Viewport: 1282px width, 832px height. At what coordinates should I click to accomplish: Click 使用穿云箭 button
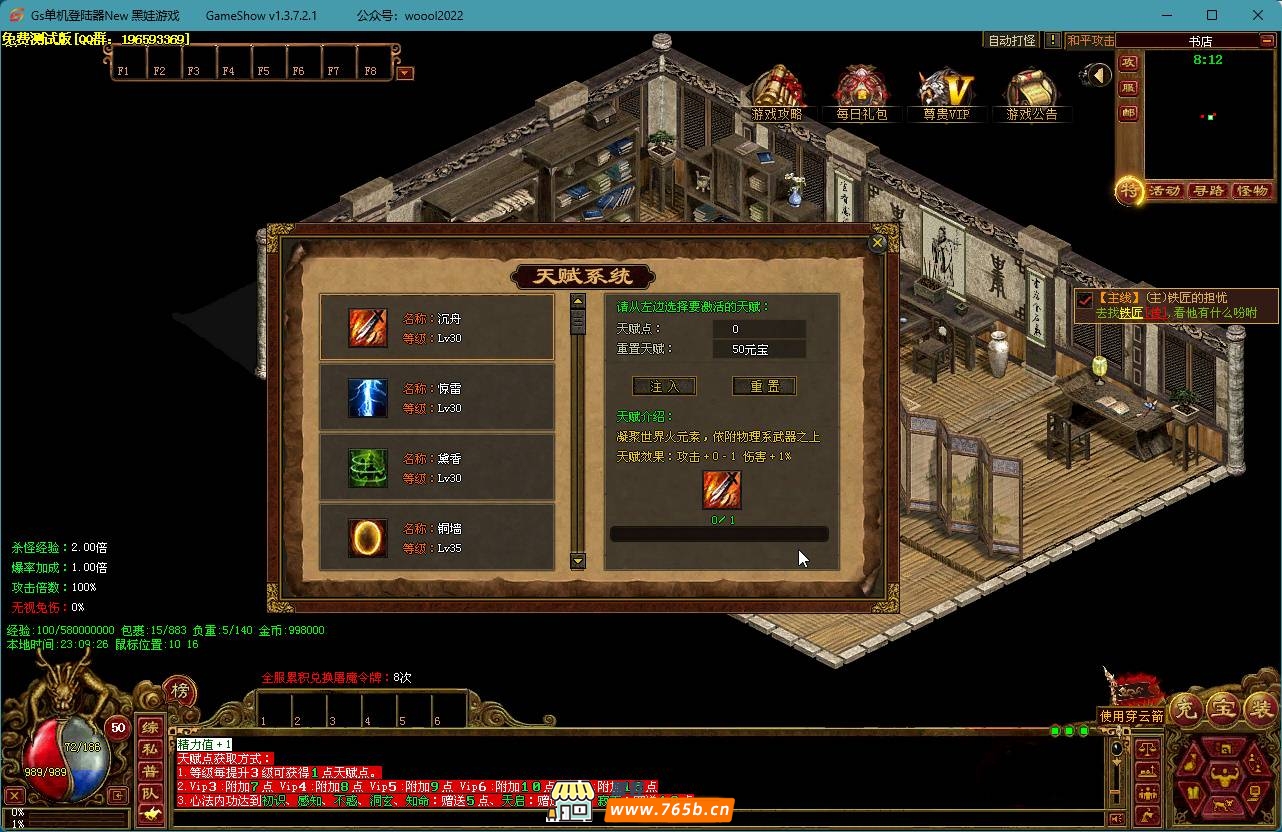1132,716
